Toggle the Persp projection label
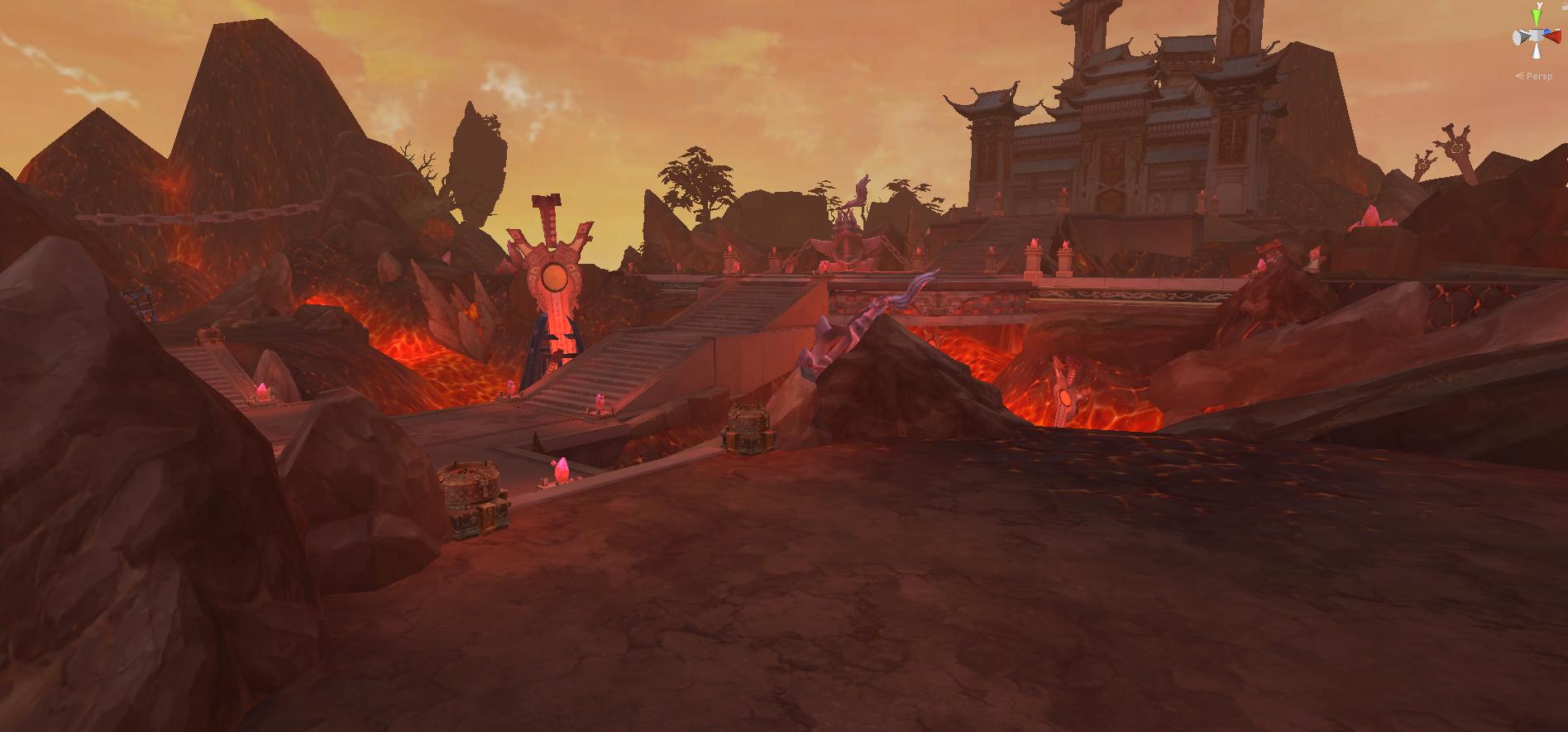 coord(1538,76)
